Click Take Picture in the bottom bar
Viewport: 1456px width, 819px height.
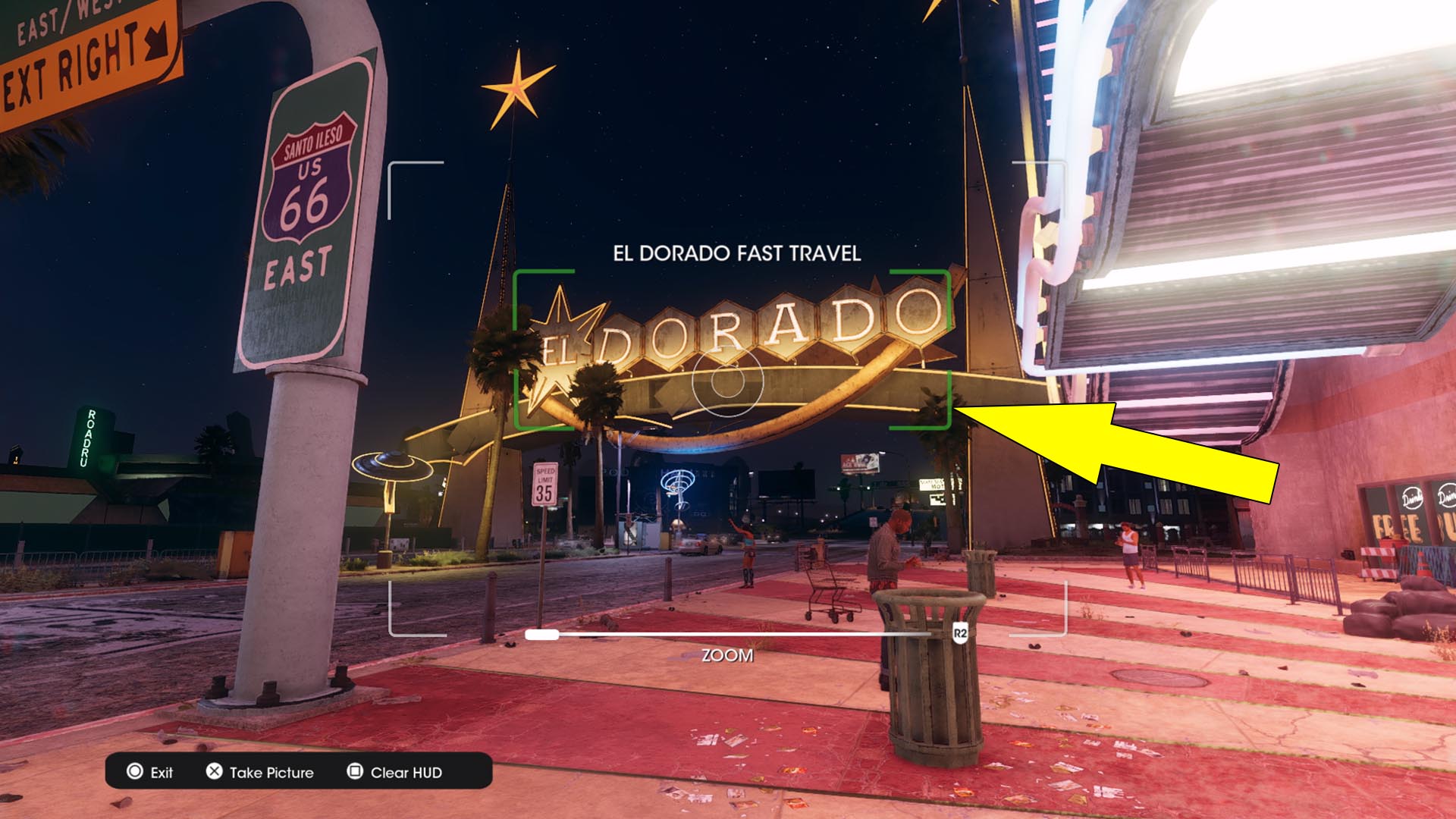[x=265, y=773]
